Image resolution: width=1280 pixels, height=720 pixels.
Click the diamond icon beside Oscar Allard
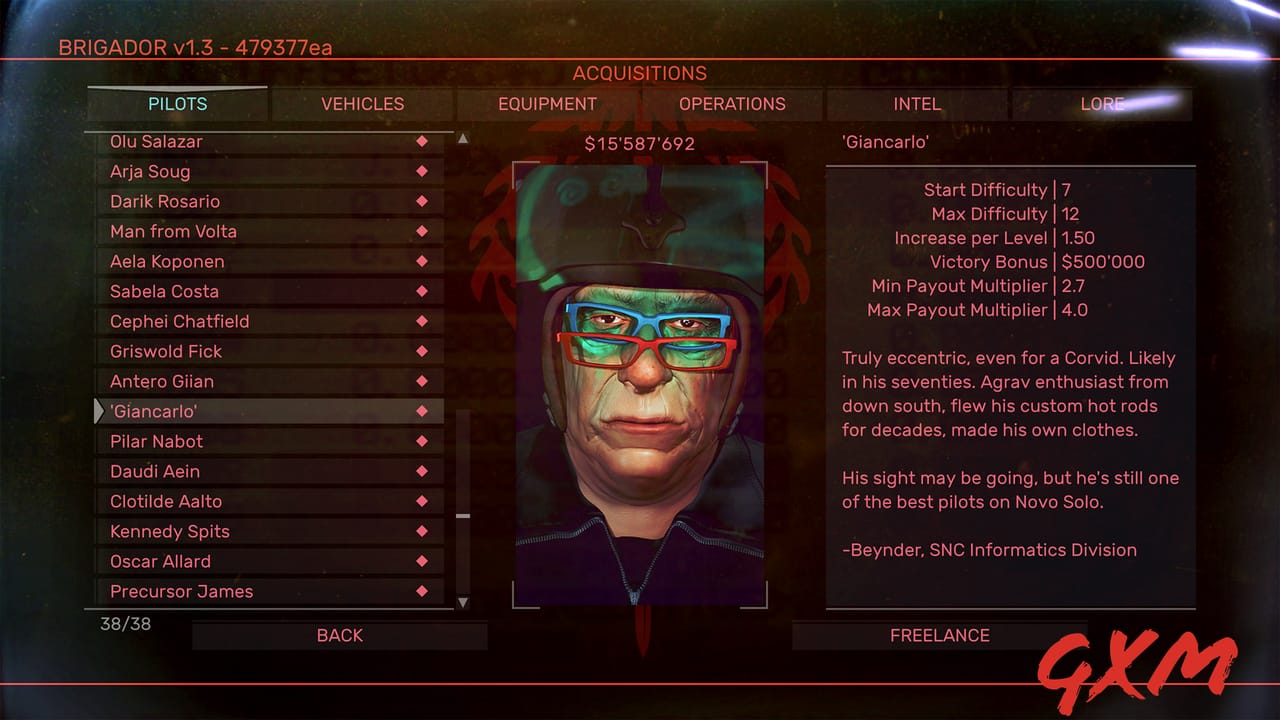point(423,561)
